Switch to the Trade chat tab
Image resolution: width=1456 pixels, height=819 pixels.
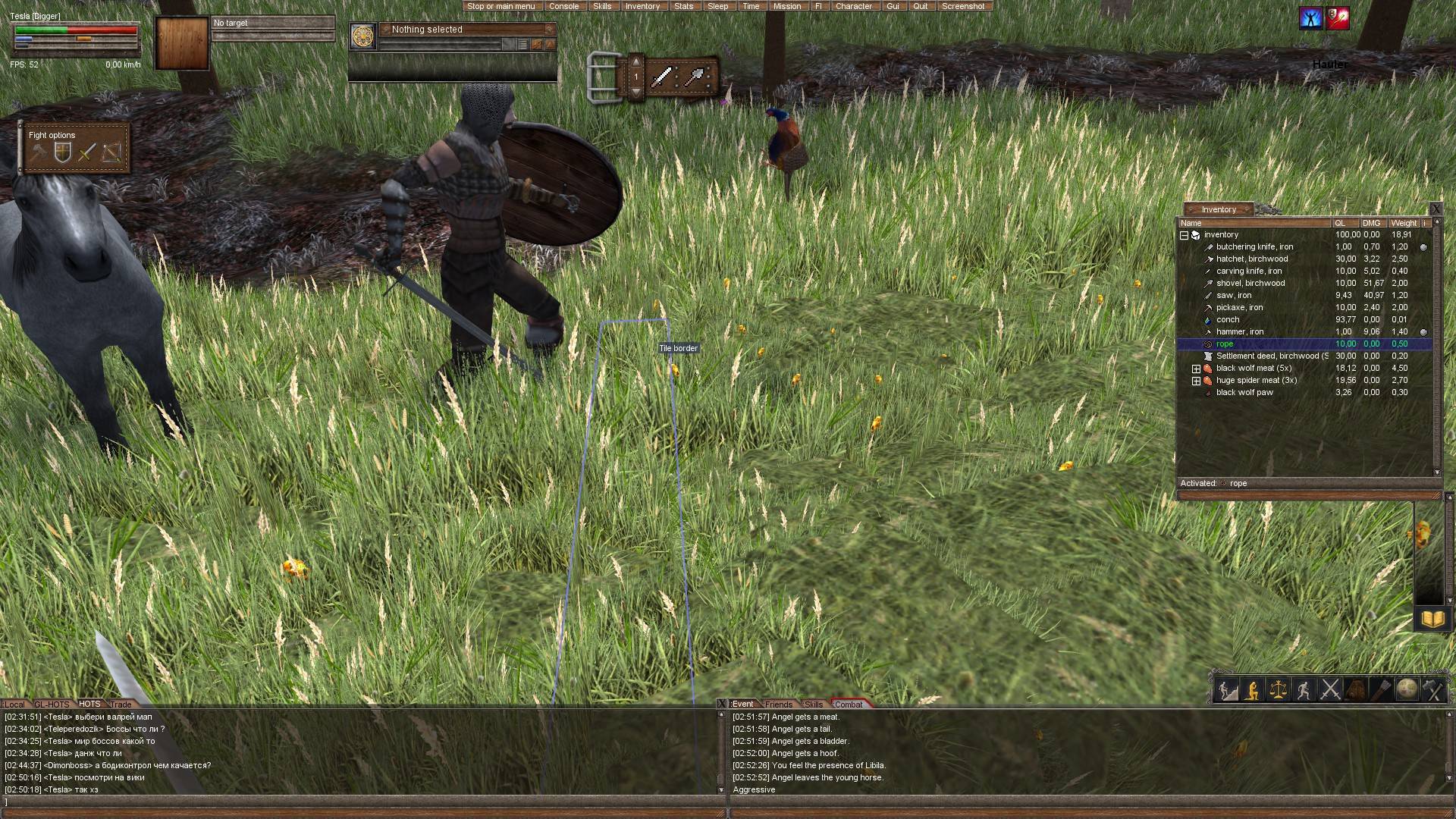(121, 704)
